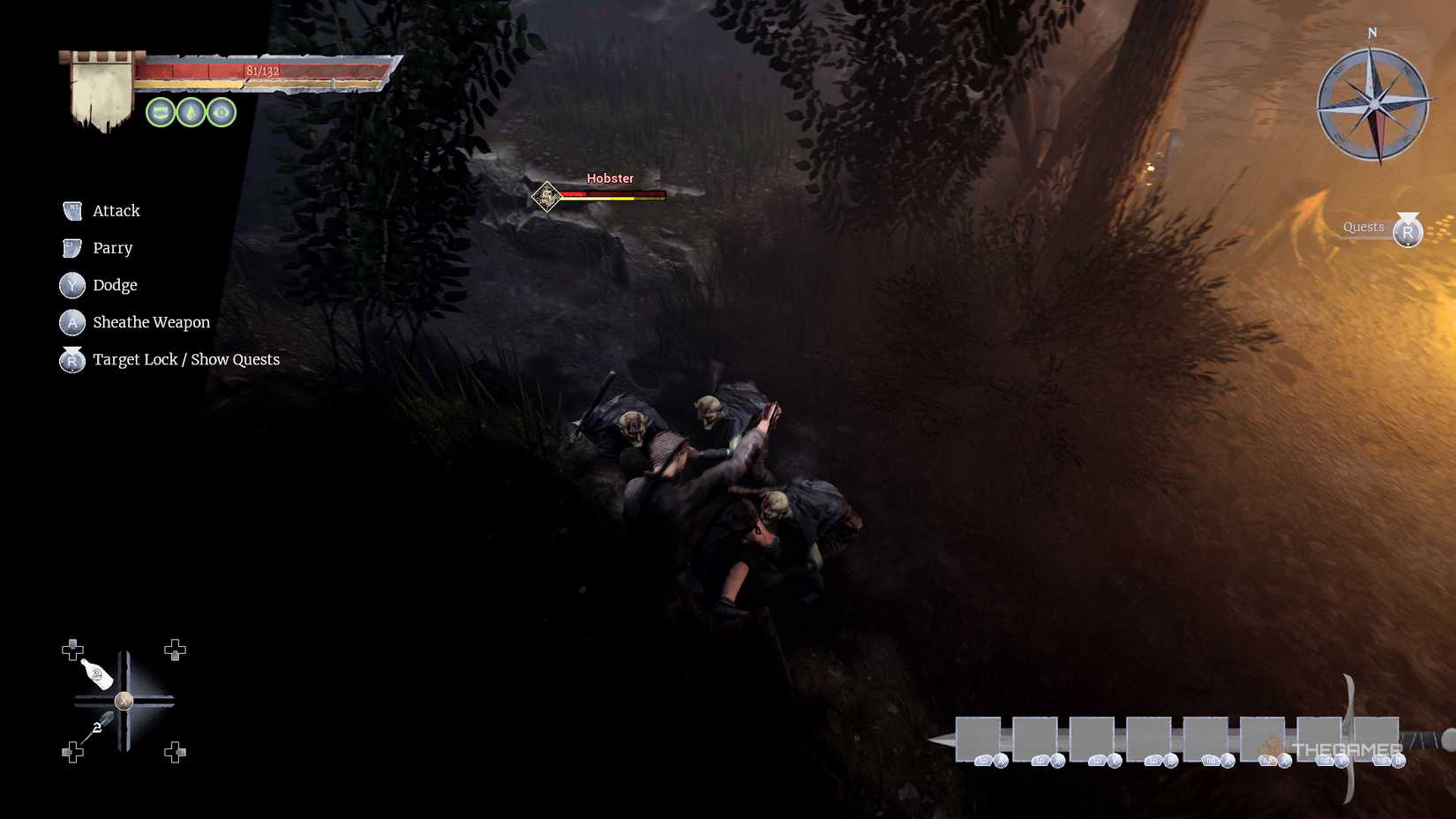The height and width of the screenshot is (819, 1456).
Task: Open the Quests panel via the R prompt
Action: [1407, 231]
